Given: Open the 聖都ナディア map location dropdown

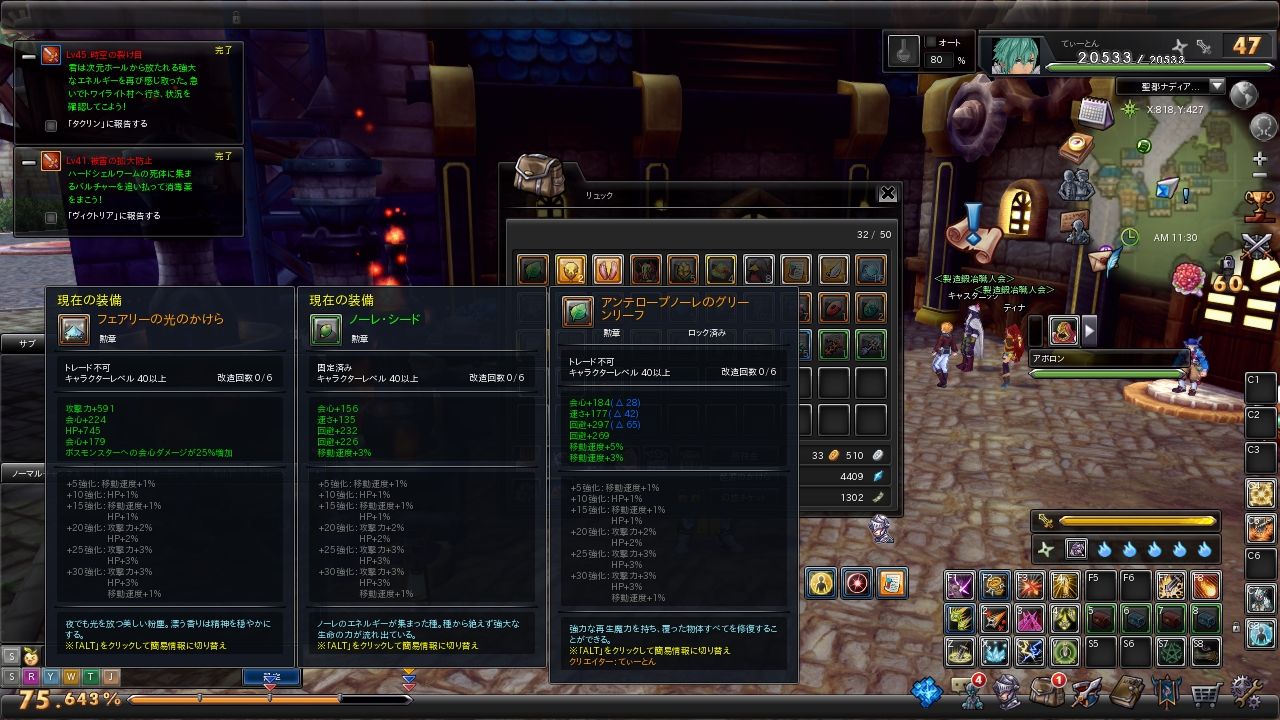Looking at the screenshot, I should [1217, 86].
